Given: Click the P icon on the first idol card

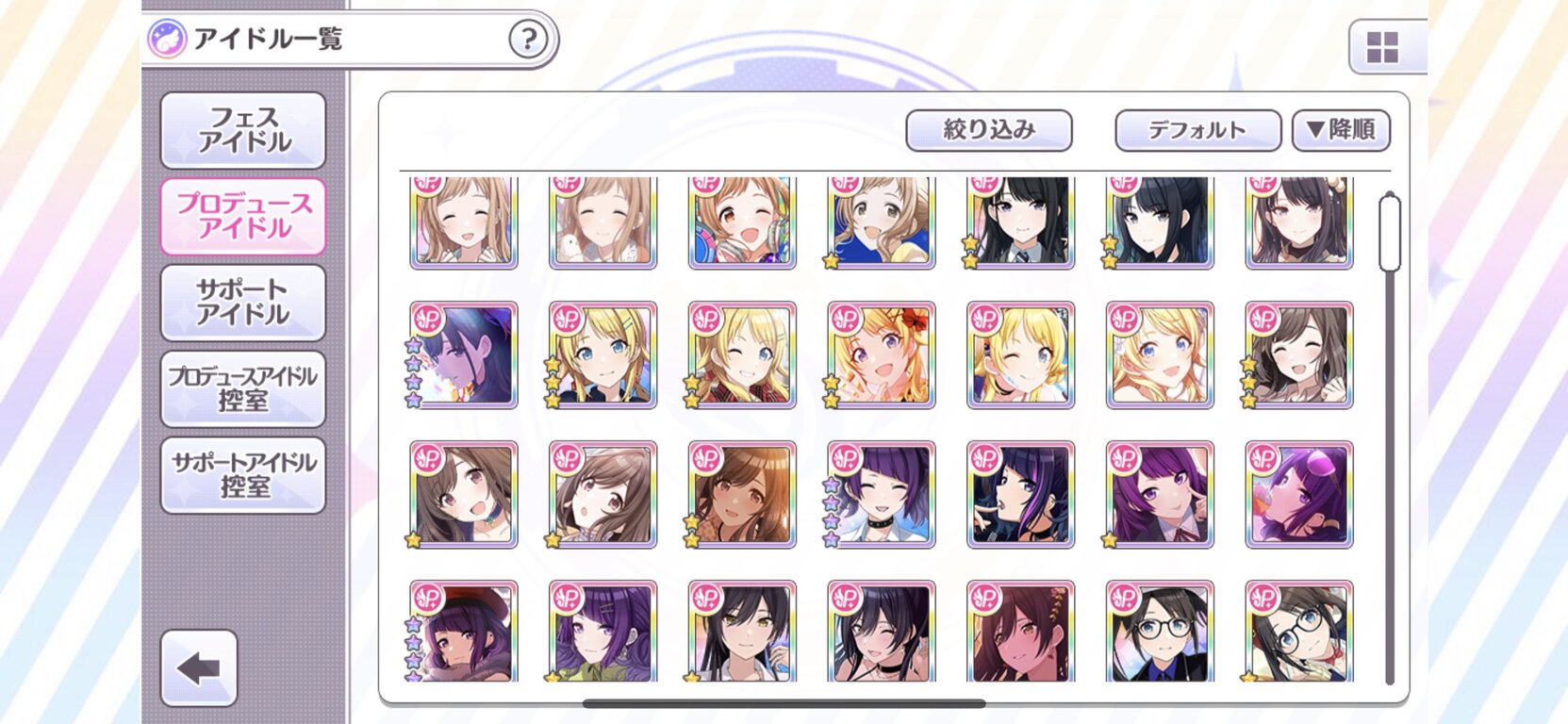Looking at the screenshot, I should (x=427, y=185).
